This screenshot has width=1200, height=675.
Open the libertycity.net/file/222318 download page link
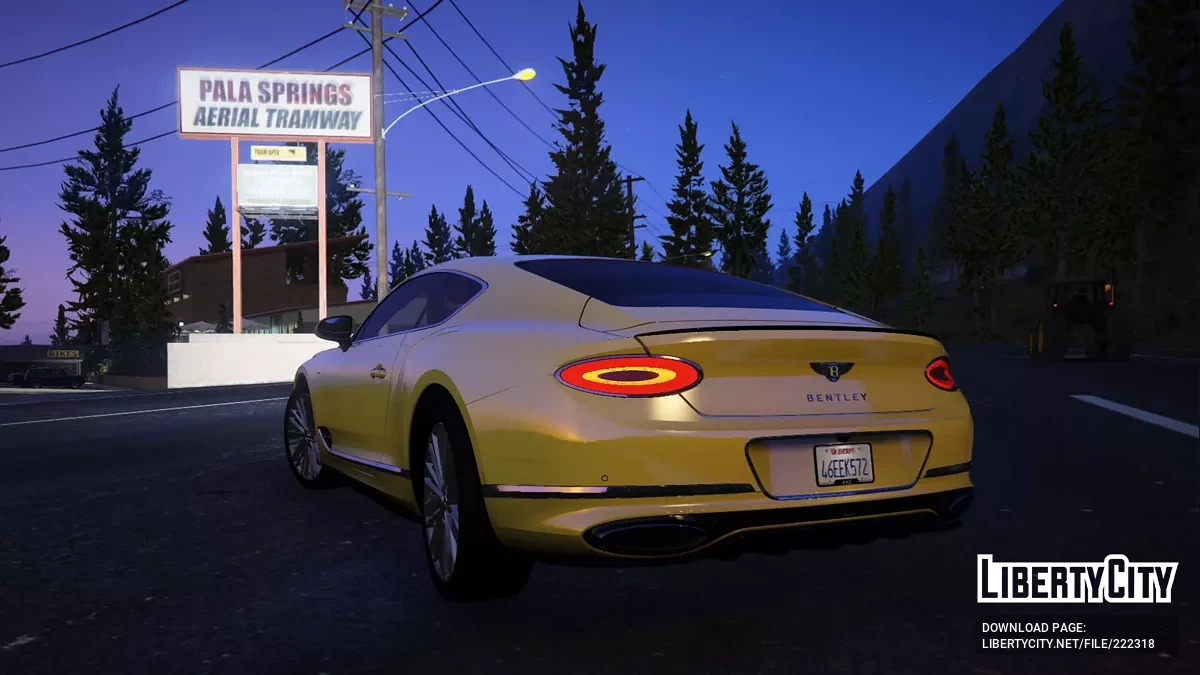tap(1068, 643)
